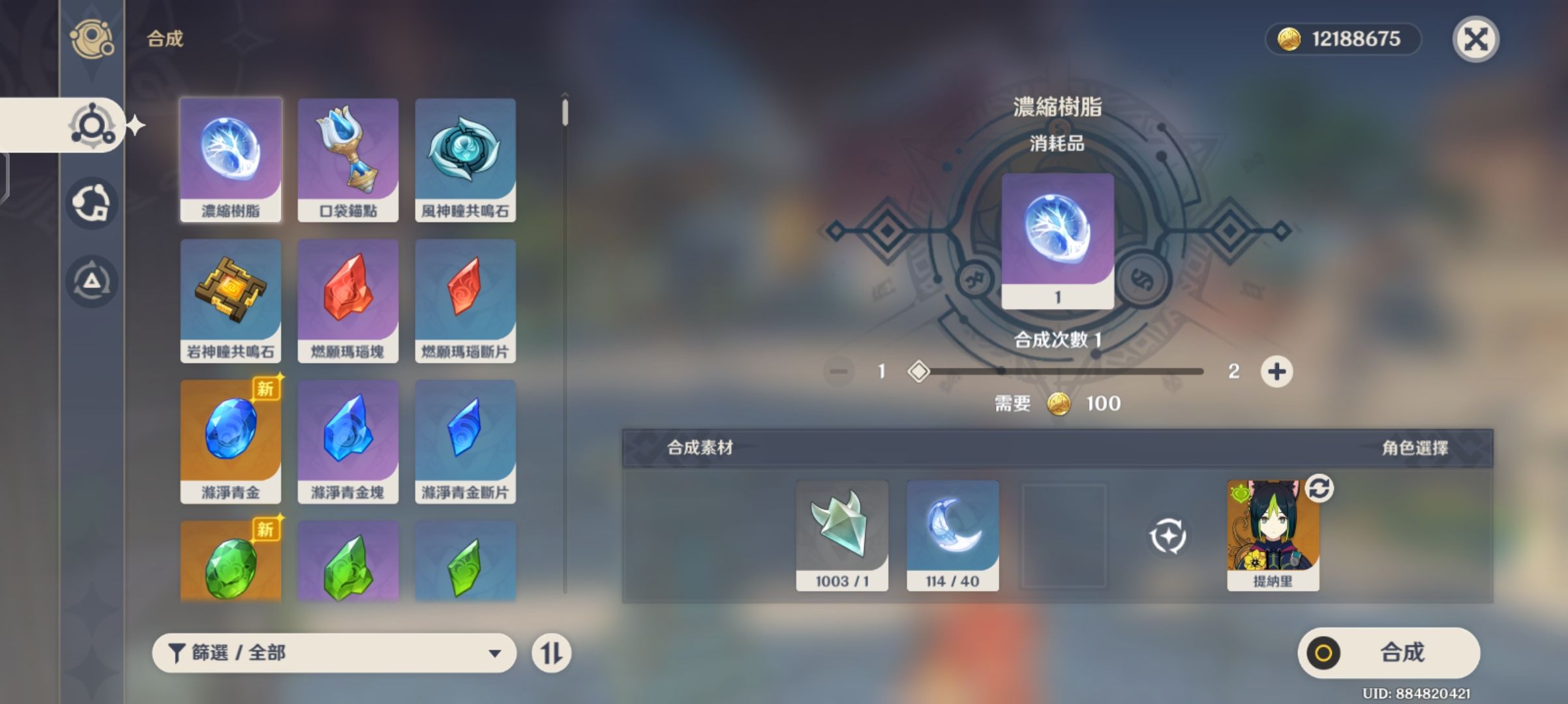Select the 口袋錨點 recipe
1568x704 pixels.
[x=349, y=160]
